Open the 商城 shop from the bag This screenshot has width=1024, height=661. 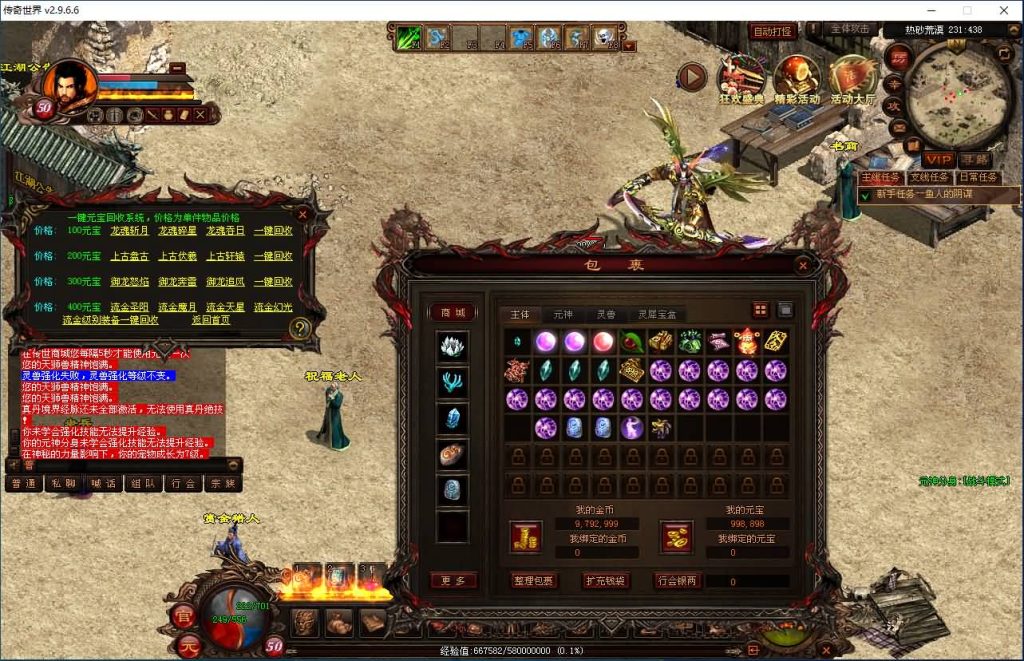[453, 312]
